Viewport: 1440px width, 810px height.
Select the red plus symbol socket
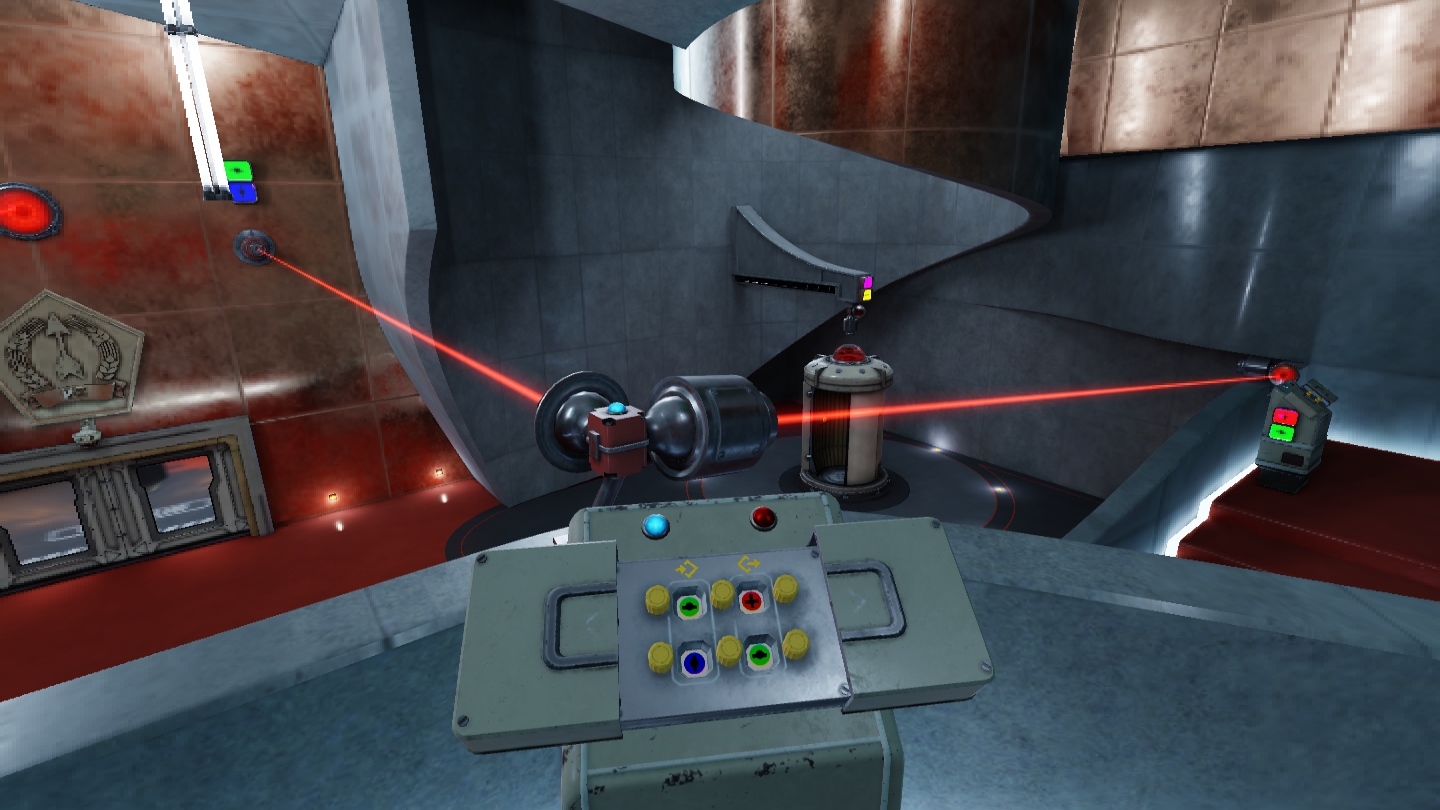coord(751,600)
